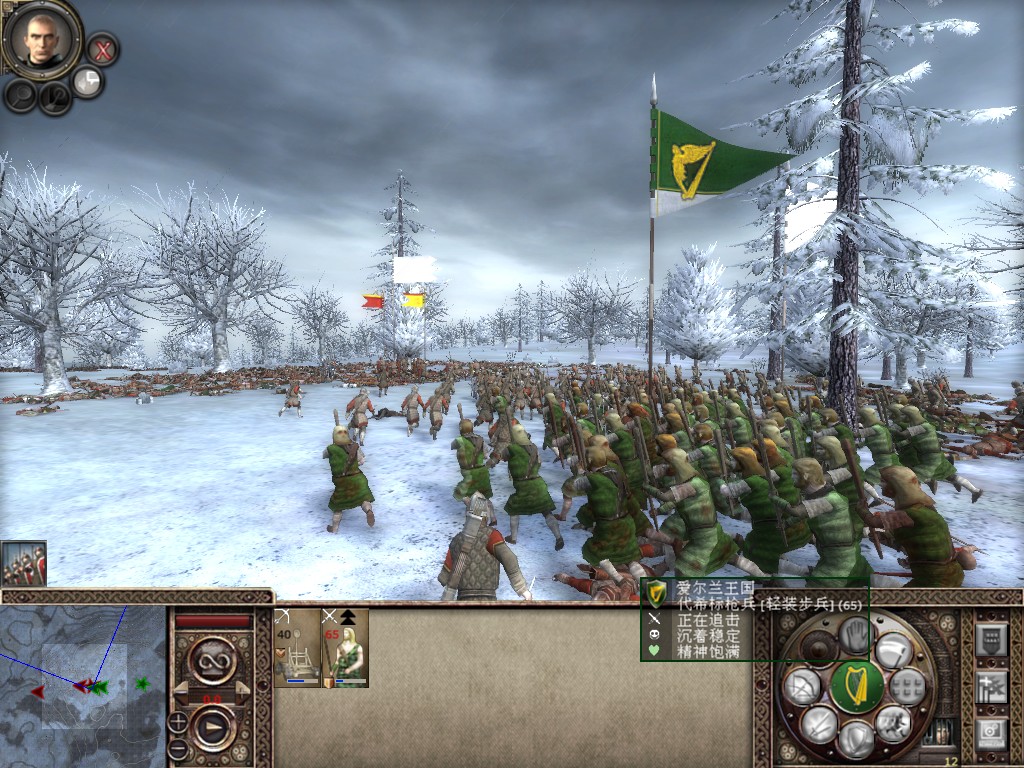Toggle the advisor speech bubble button

(88, 81)
